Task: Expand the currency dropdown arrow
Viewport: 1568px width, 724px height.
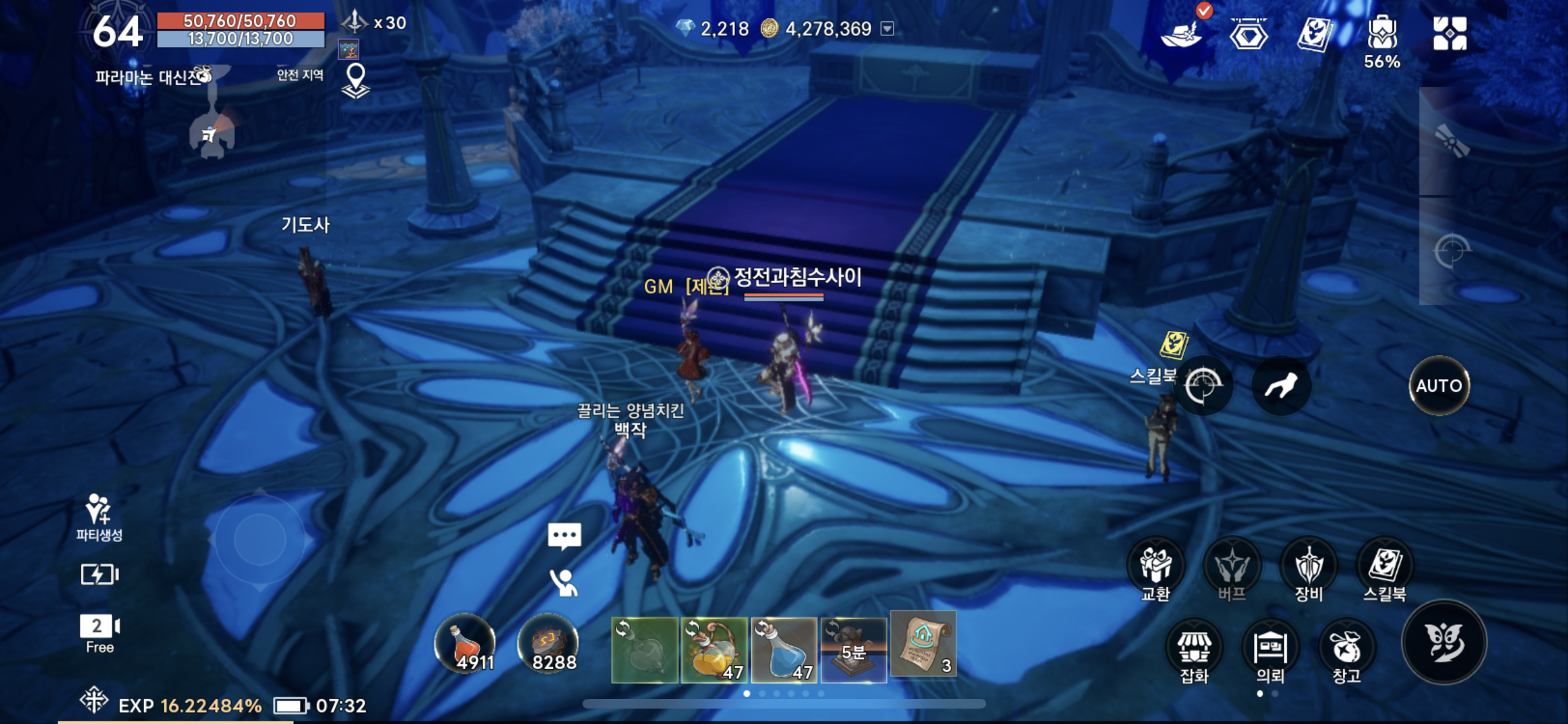Action: tap(888, 28)
